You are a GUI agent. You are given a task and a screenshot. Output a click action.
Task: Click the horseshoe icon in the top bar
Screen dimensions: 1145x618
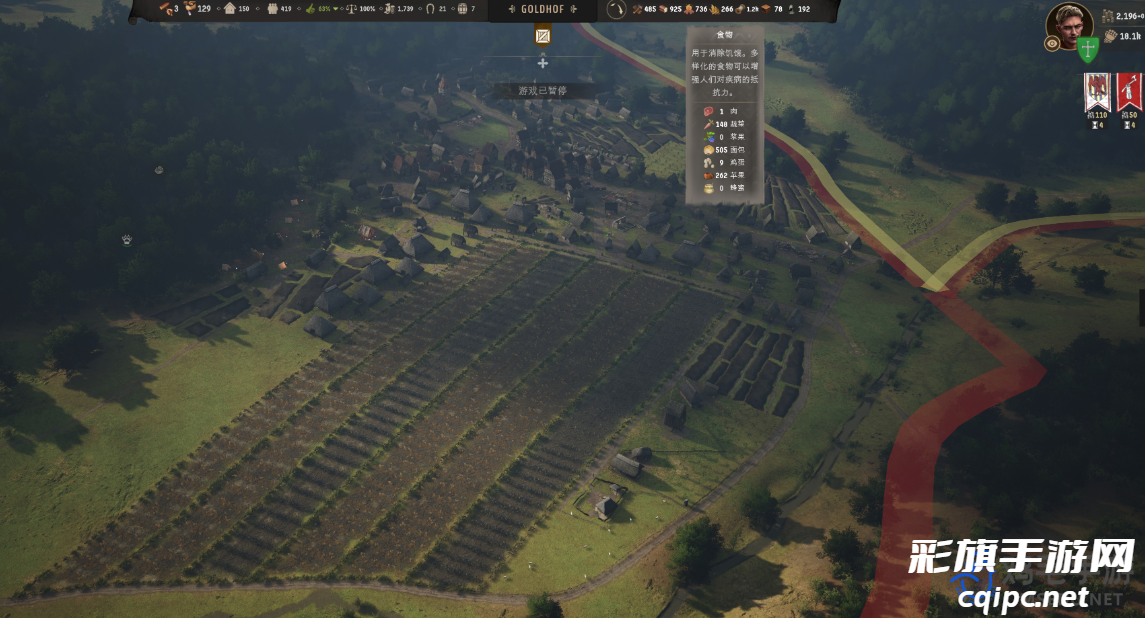point(431,9)
